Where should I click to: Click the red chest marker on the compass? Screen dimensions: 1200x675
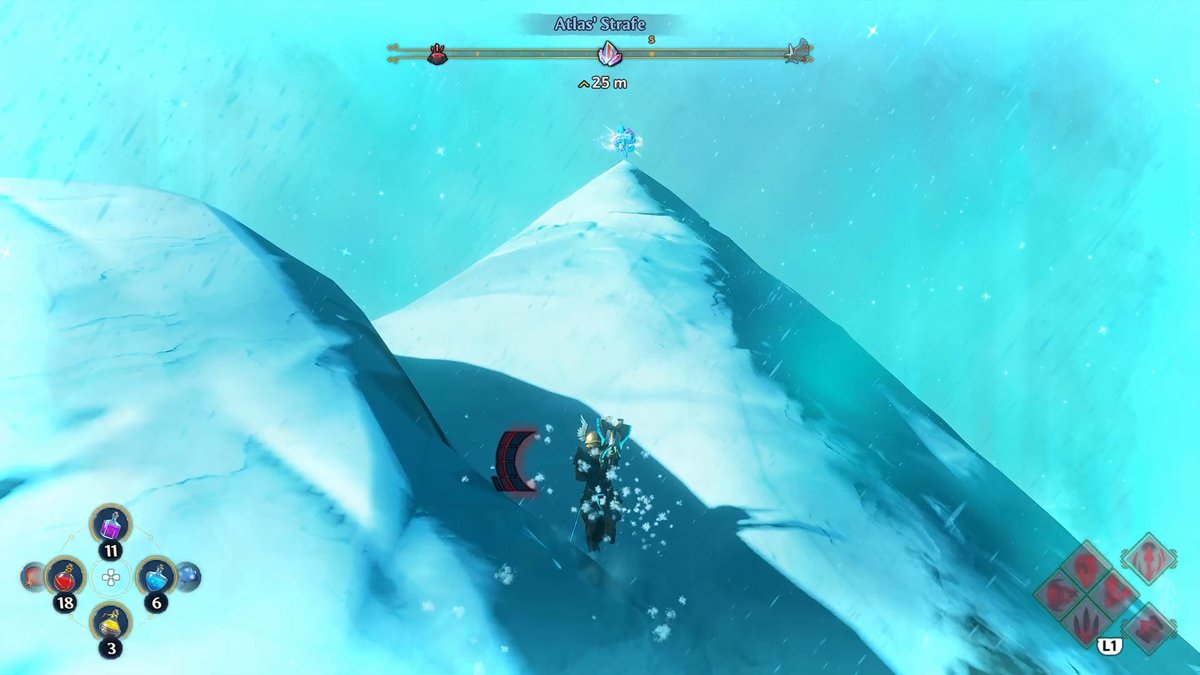pos(437,54)
